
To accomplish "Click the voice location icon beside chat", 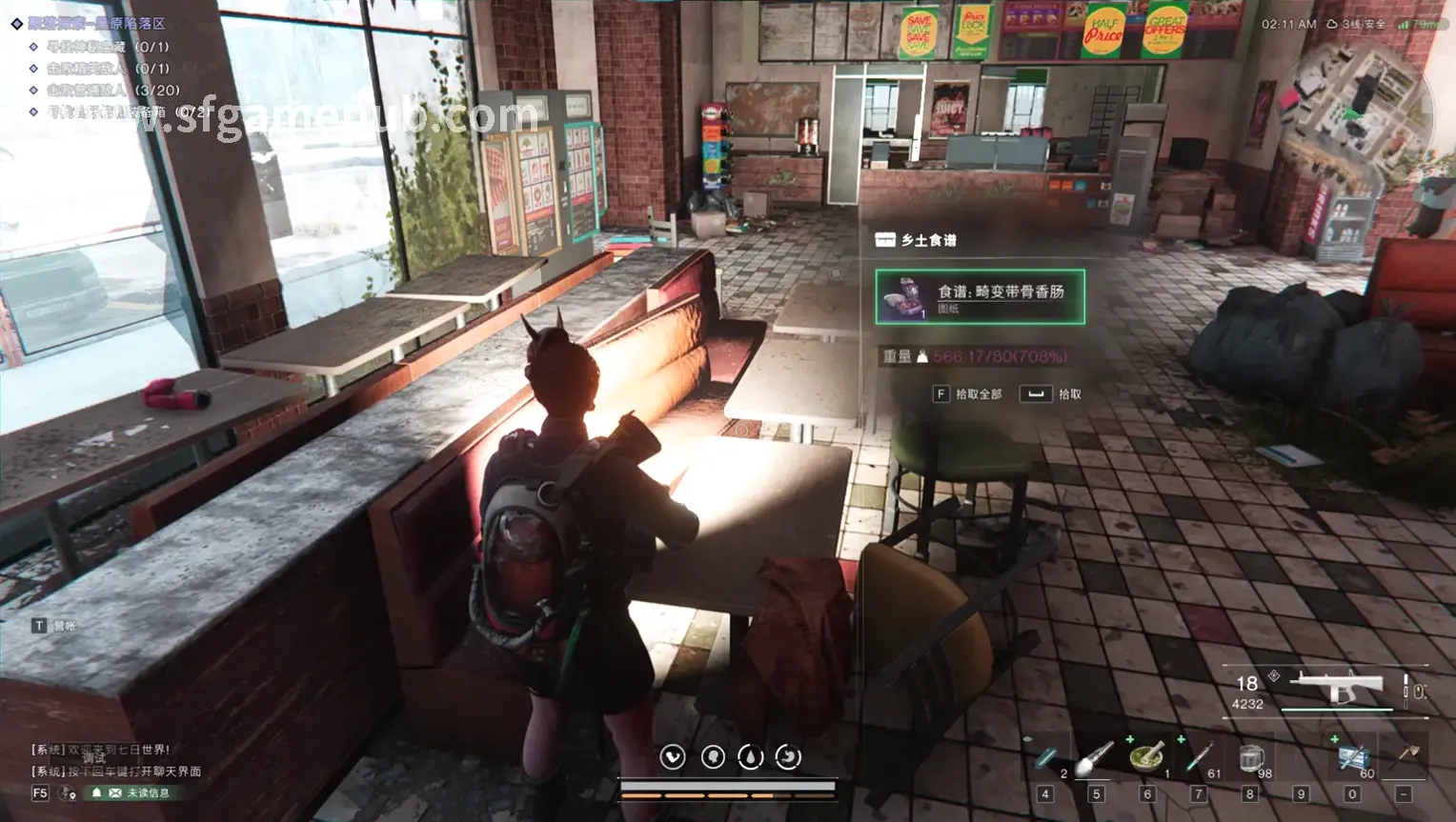I will (67, 792).
